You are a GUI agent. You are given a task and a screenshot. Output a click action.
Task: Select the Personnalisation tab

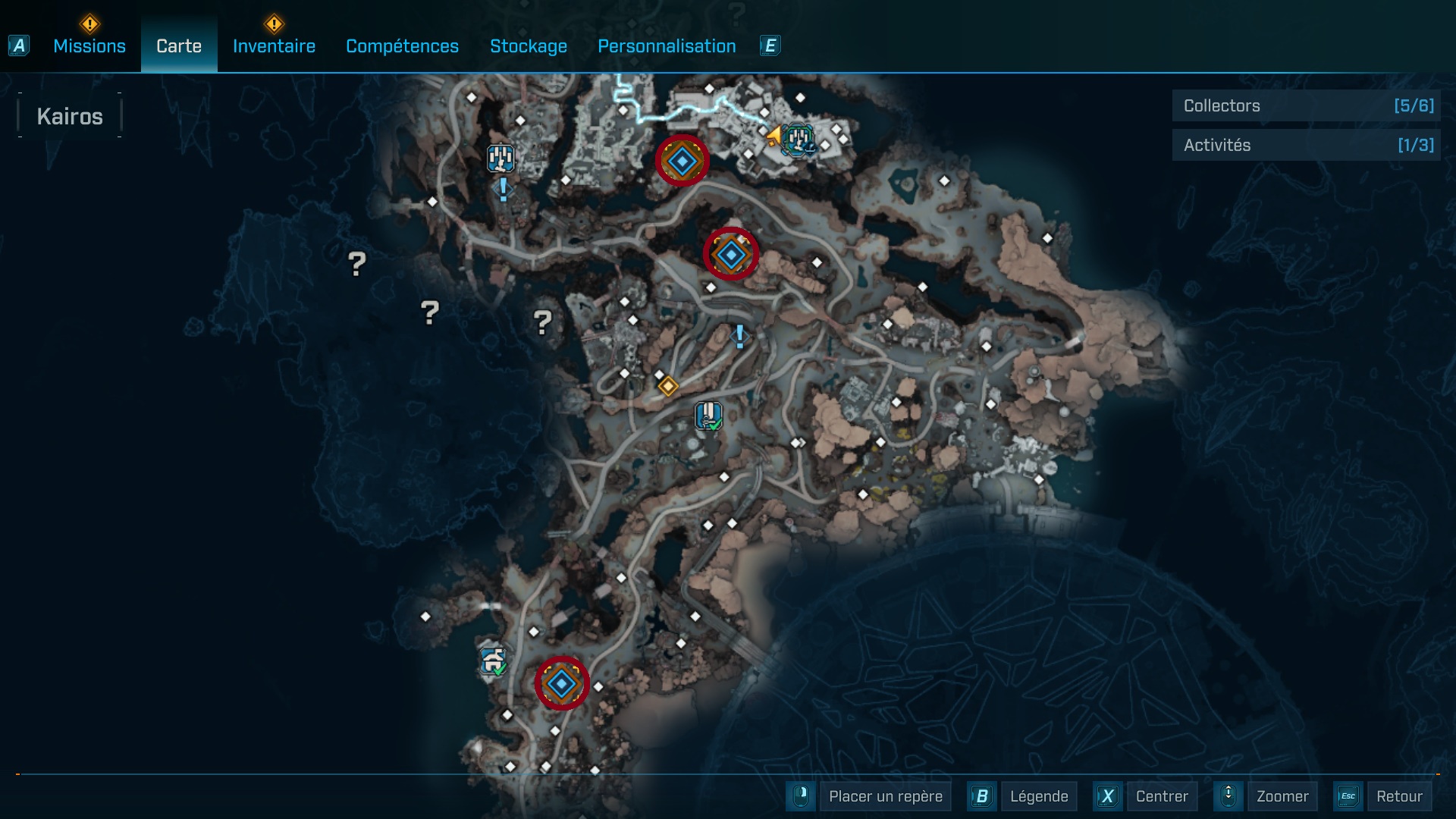pos(667,45)
